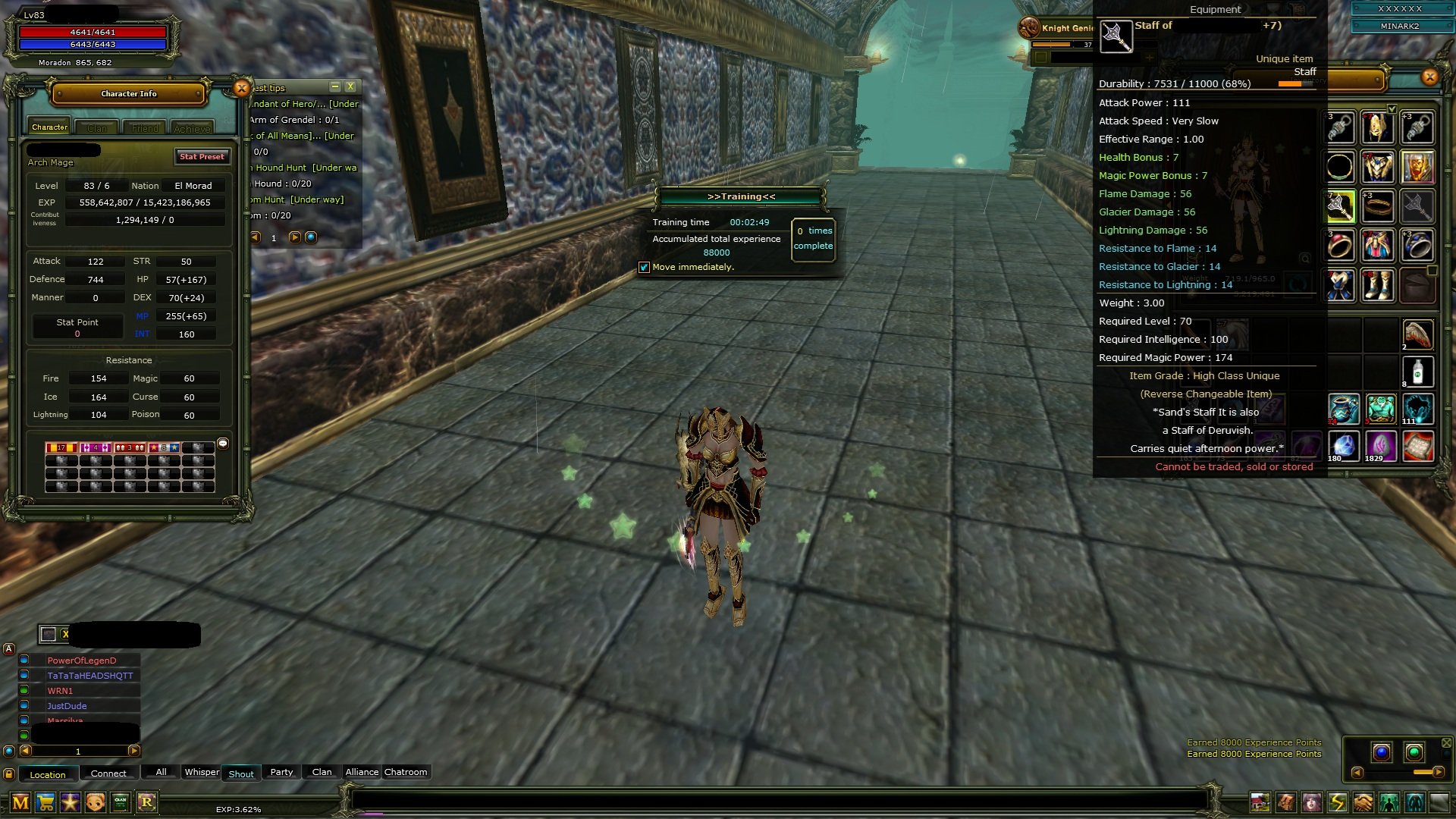This screenshot has height=819, width=1456.
Task: Toggle the blue orb in bottom-right panel
Action: coord(1382,752)
